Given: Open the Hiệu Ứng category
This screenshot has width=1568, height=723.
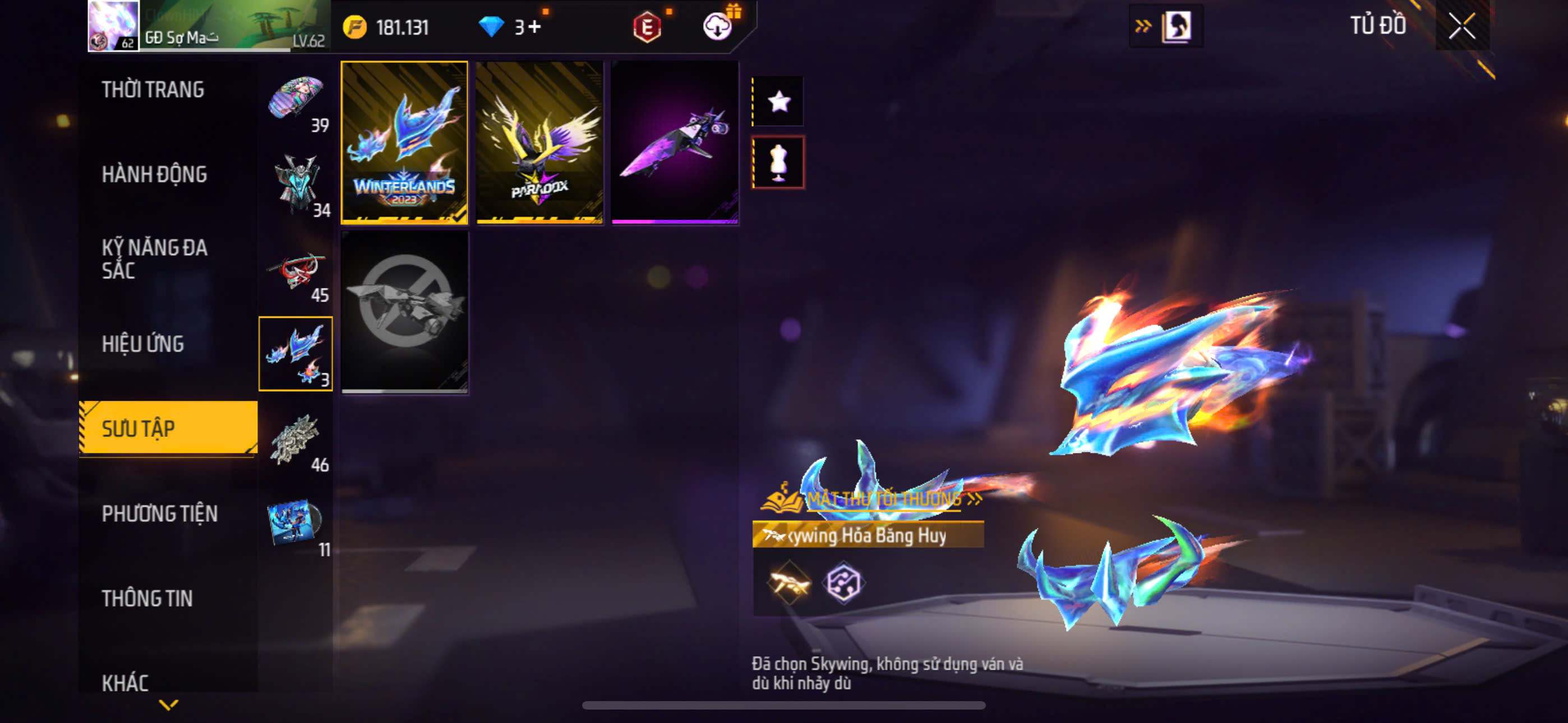Looking at the screenshot, I should click(142, 345).
